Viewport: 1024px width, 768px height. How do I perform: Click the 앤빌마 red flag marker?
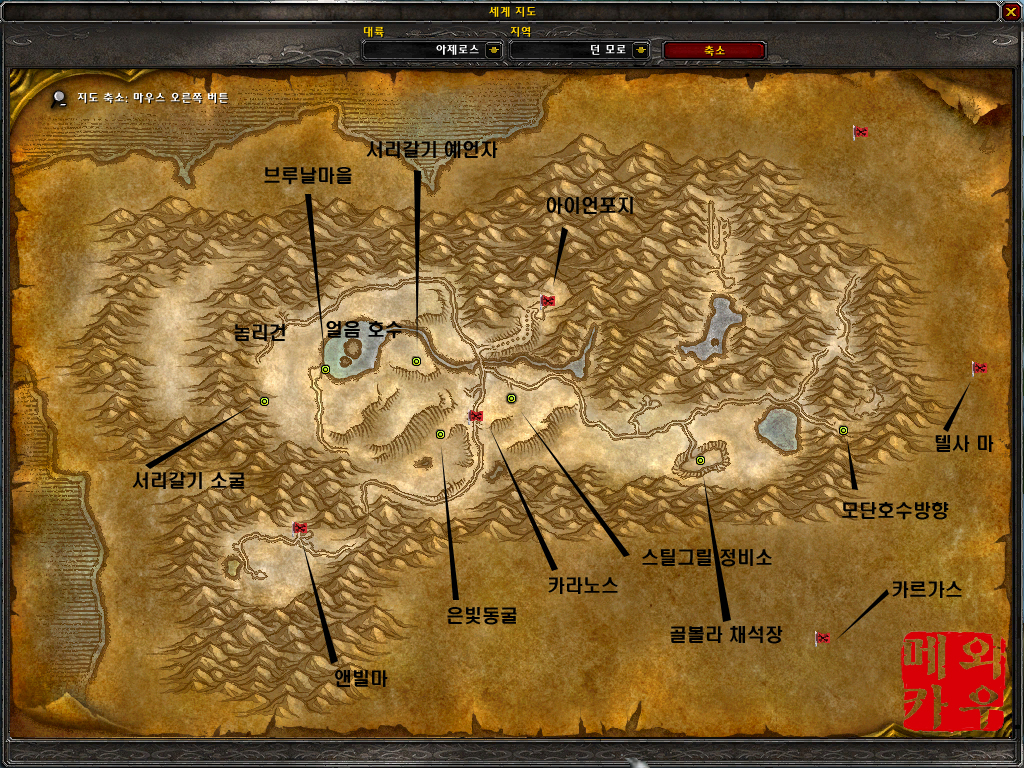point(300,527)
